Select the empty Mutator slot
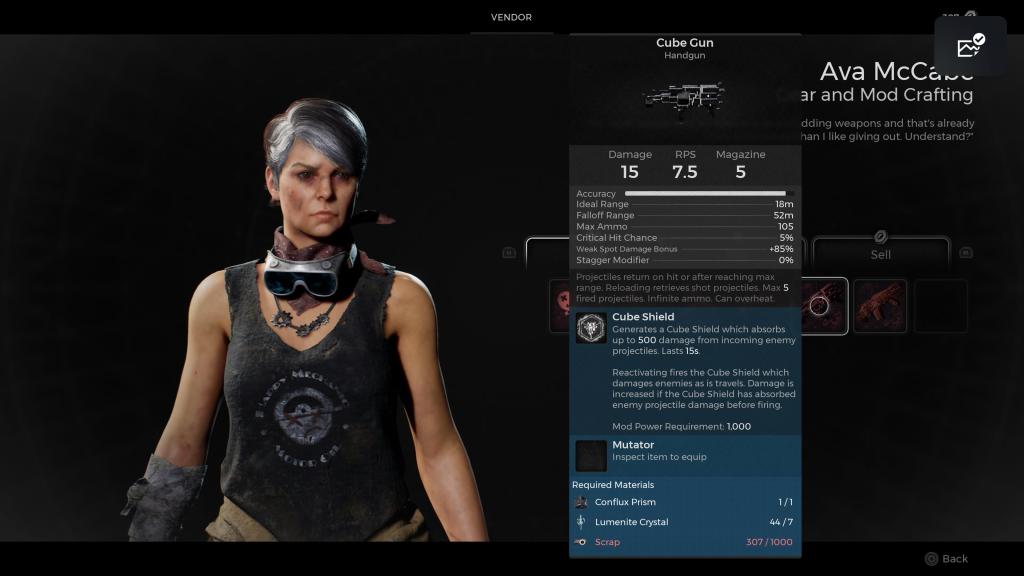1024x576 pixels. (x=591, y=455)
